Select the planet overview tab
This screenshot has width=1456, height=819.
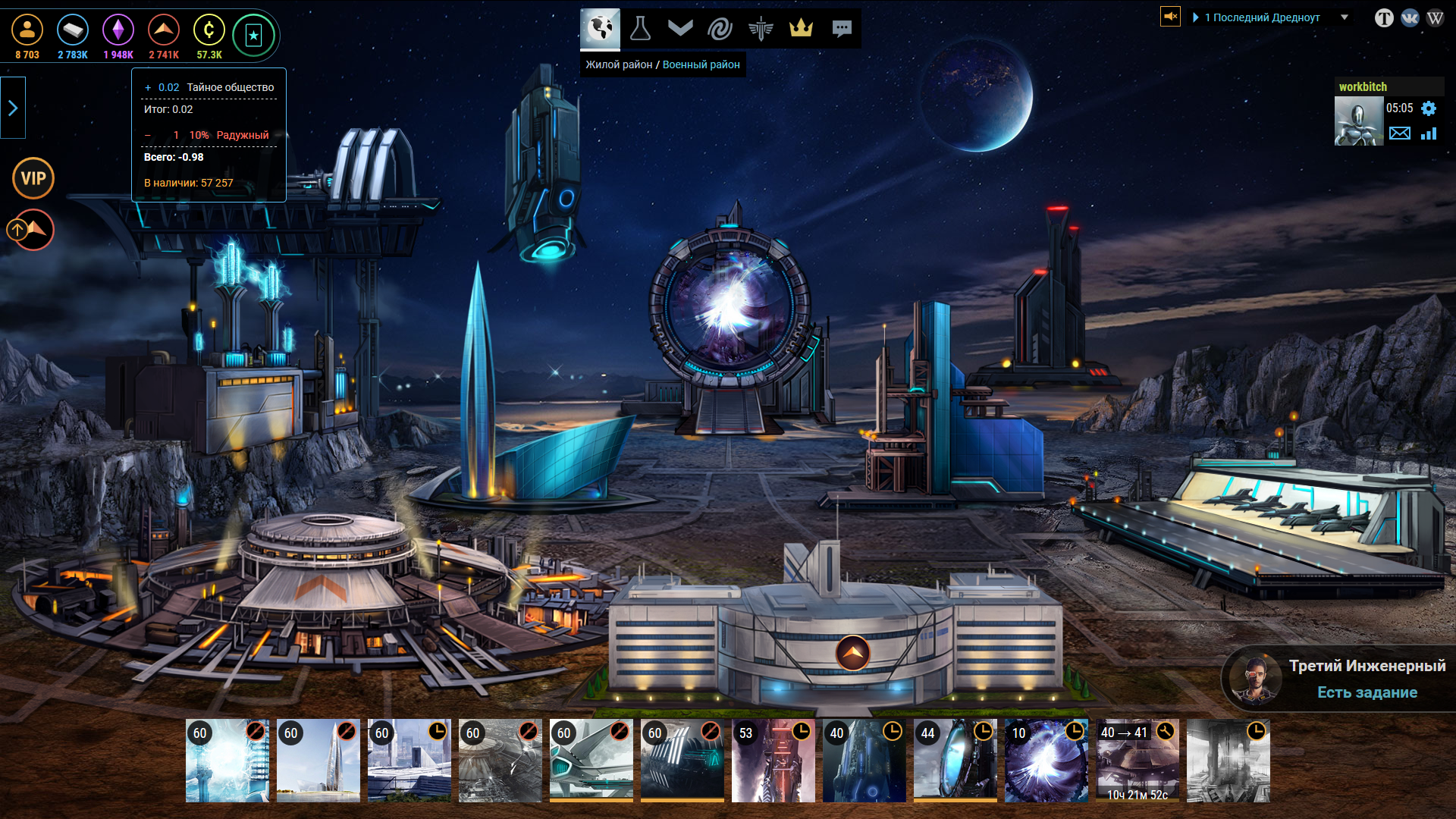[600, 29]
